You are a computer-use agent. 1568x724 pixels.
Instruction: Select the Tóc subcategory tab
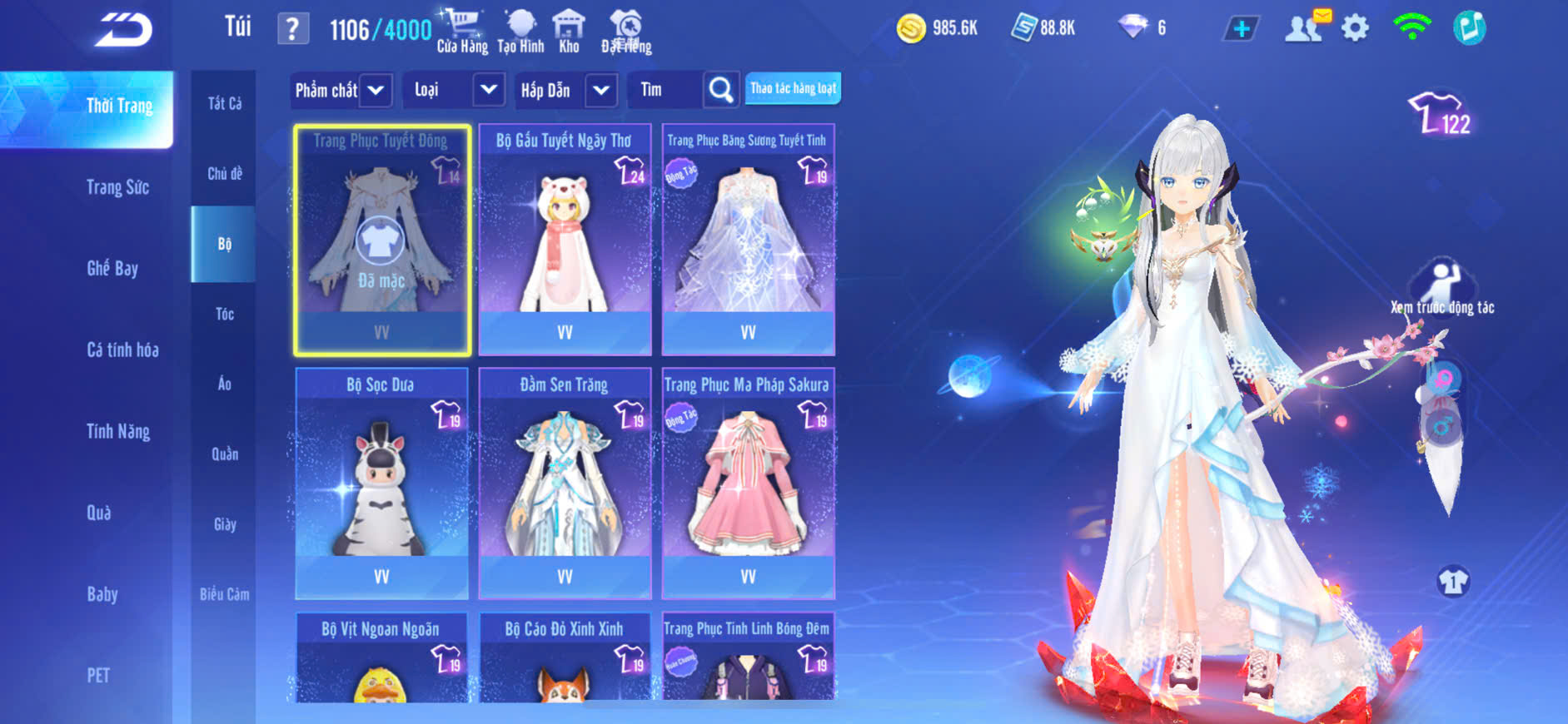[x=224, y=314]
